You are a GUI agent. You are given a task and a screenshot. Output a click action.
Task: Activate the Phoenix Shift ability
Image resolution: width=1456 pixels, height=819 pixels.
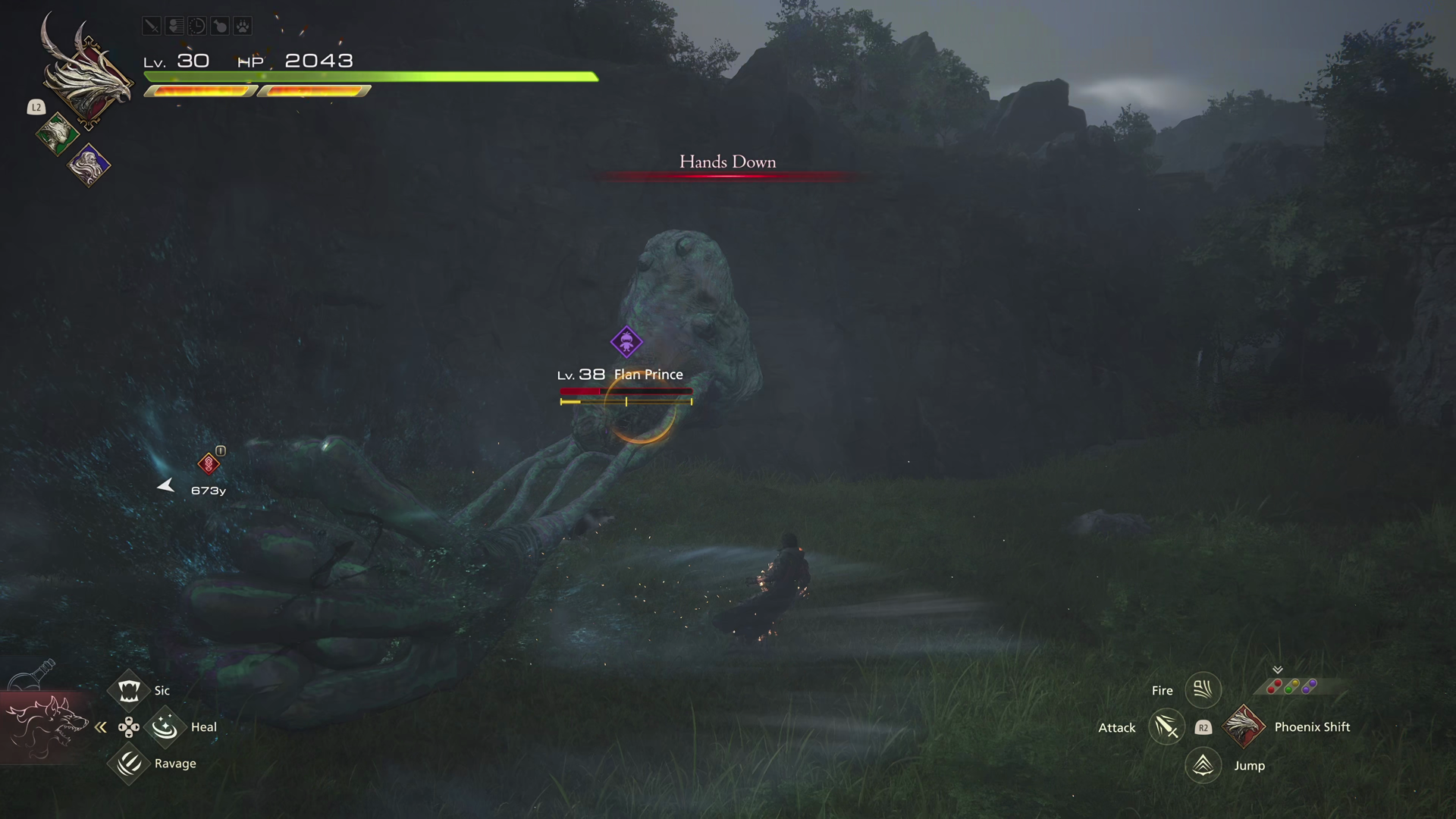(1244, 726)
